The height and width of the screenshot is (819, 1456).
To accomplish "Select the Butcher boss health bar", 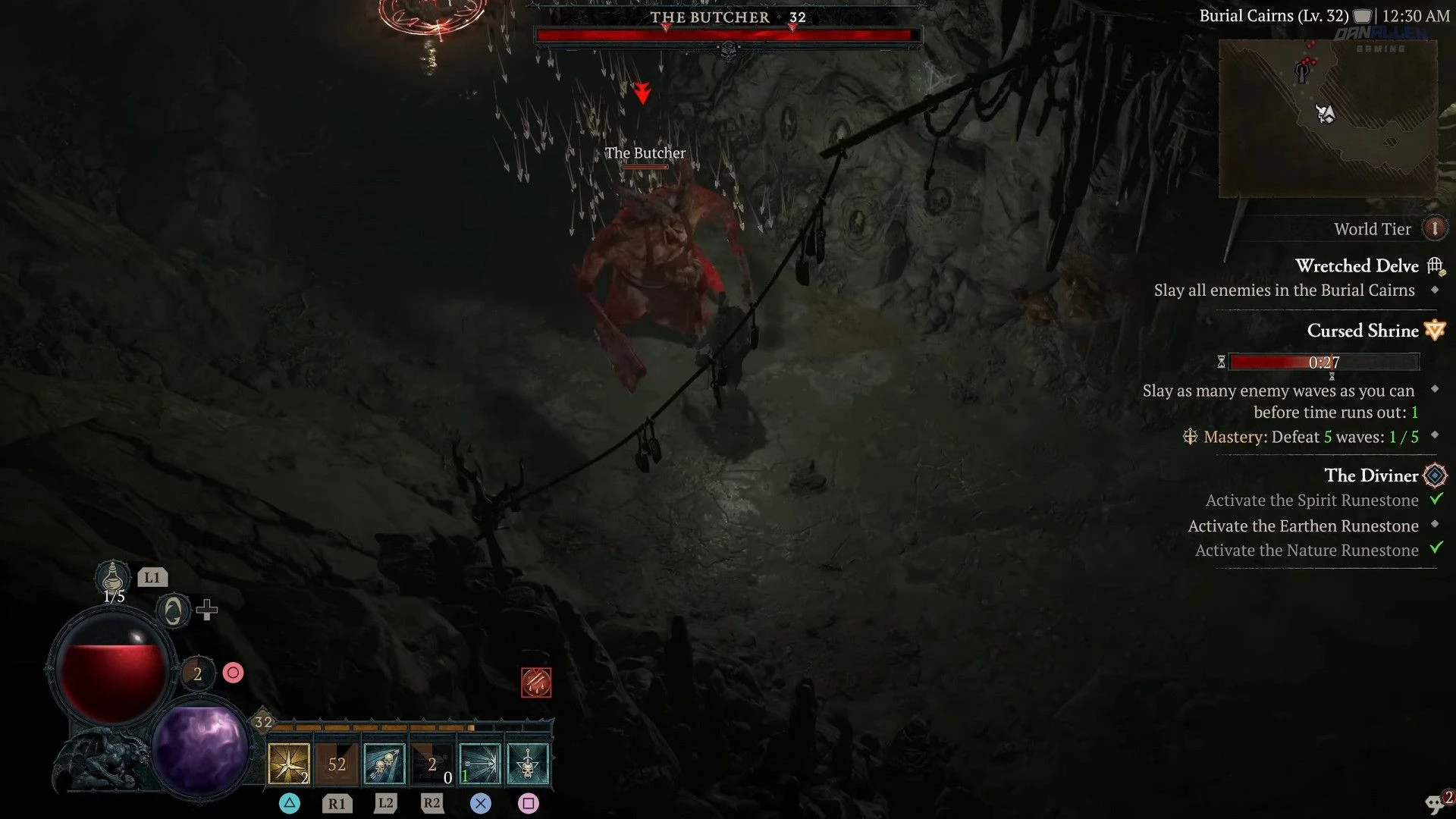I will pos(728,35).
